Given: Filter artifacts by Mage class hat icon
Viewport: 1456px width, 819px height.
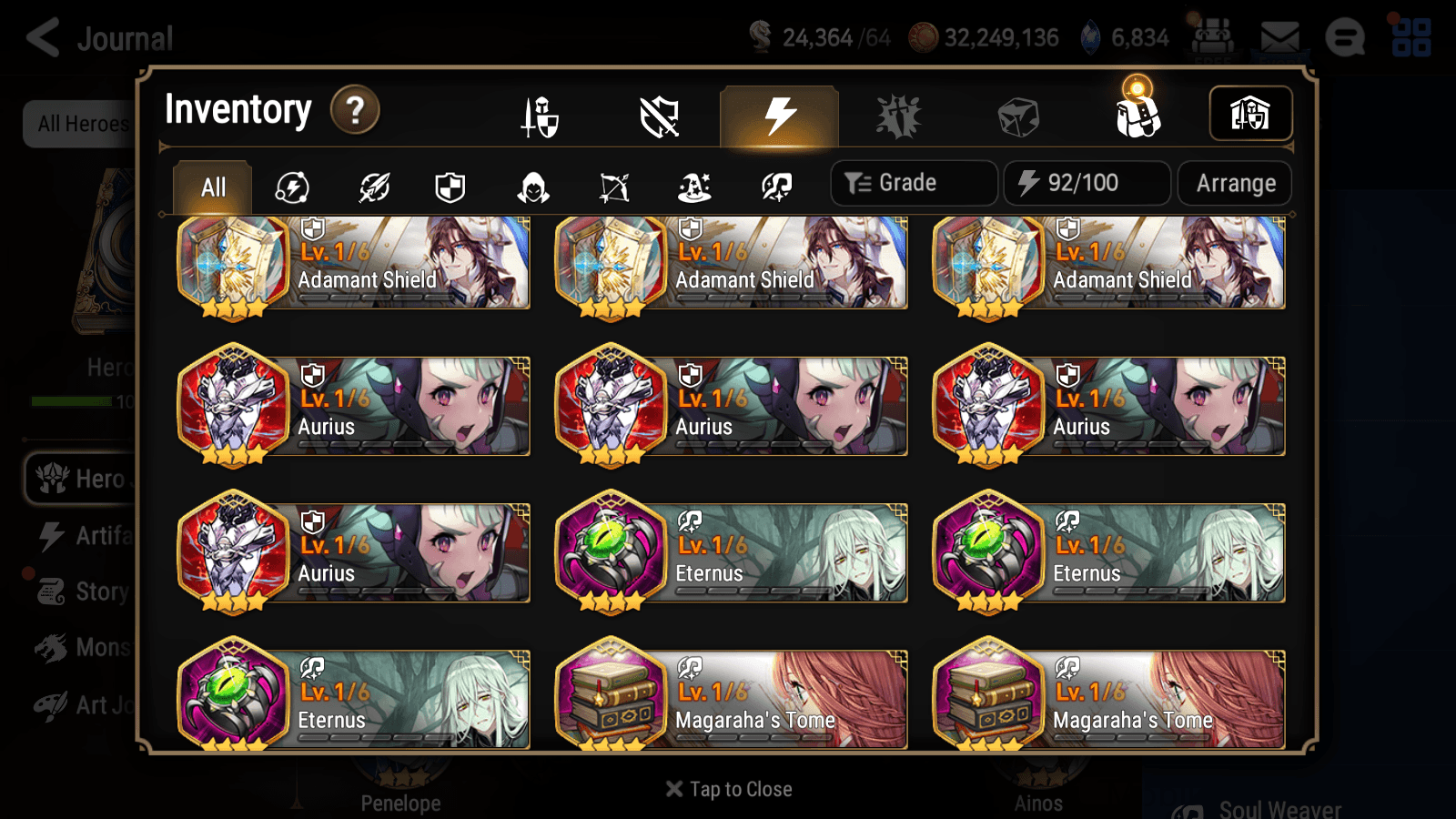Looking at the screenshot, I should pos(696,187).
